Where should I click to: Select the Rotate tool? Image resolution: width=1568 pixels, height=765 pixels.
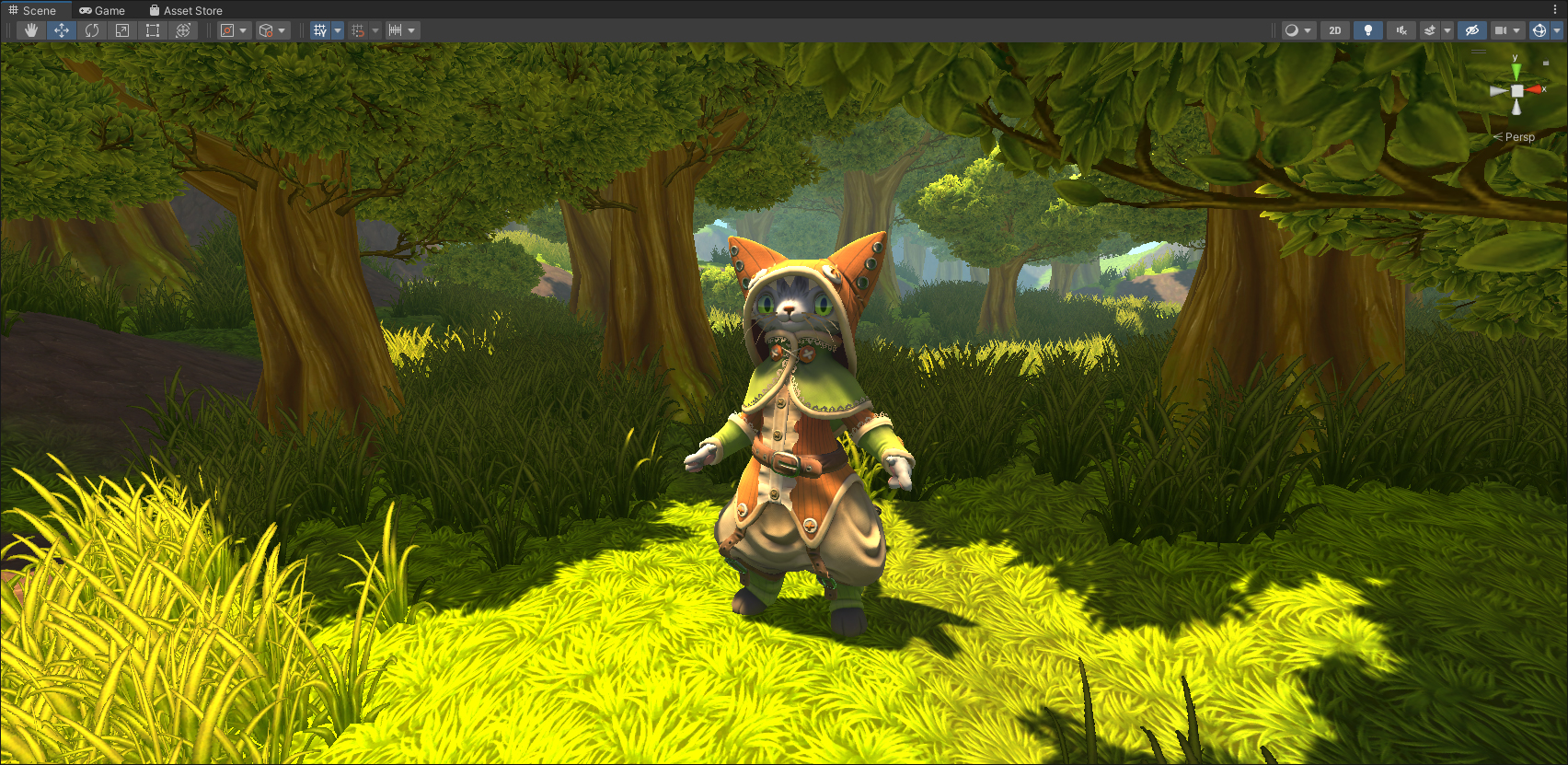point(91,29)
